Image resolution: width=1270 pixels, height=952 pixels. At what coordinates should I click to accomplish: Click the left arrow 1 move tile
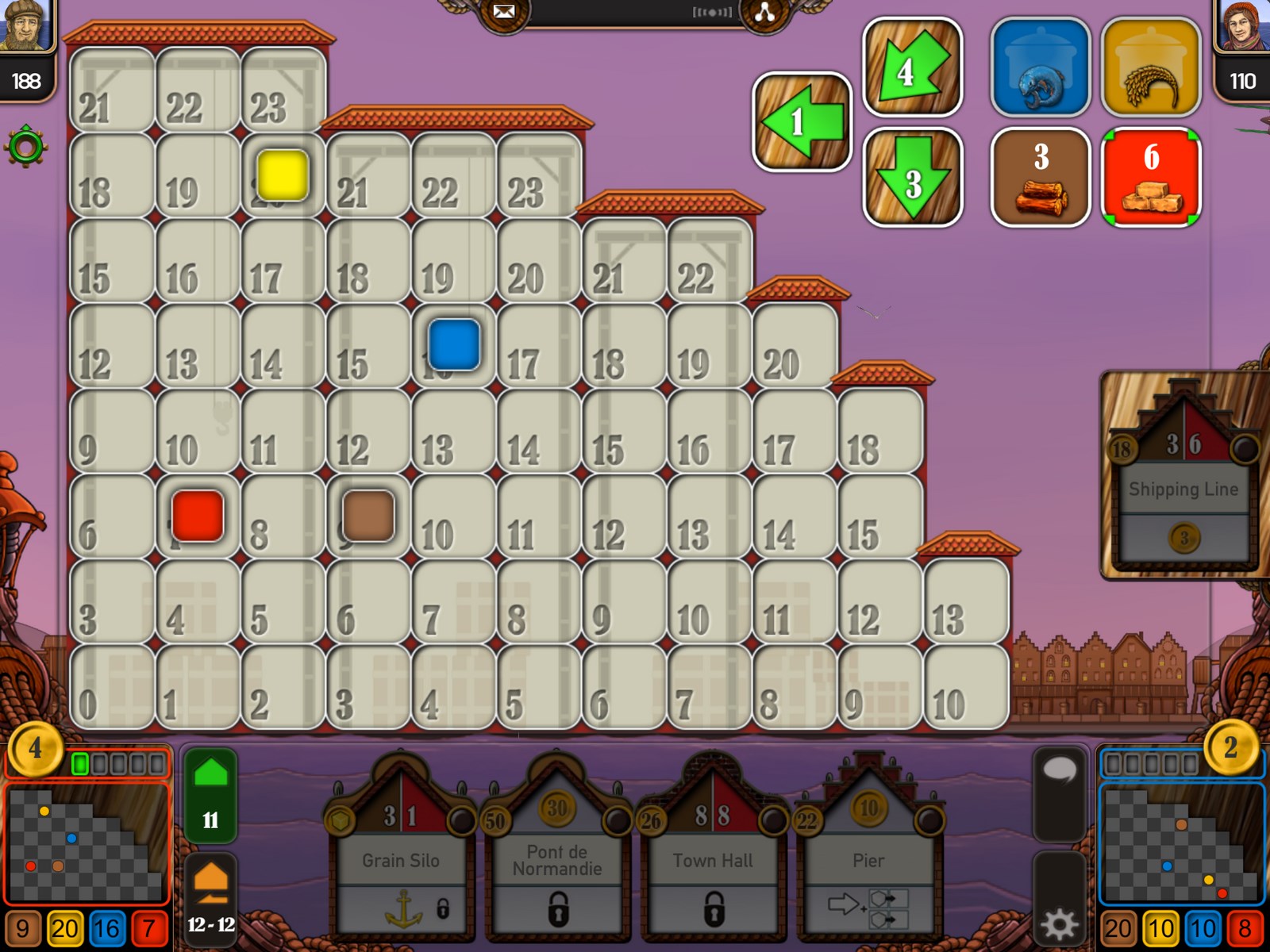[x=802, y=122]
